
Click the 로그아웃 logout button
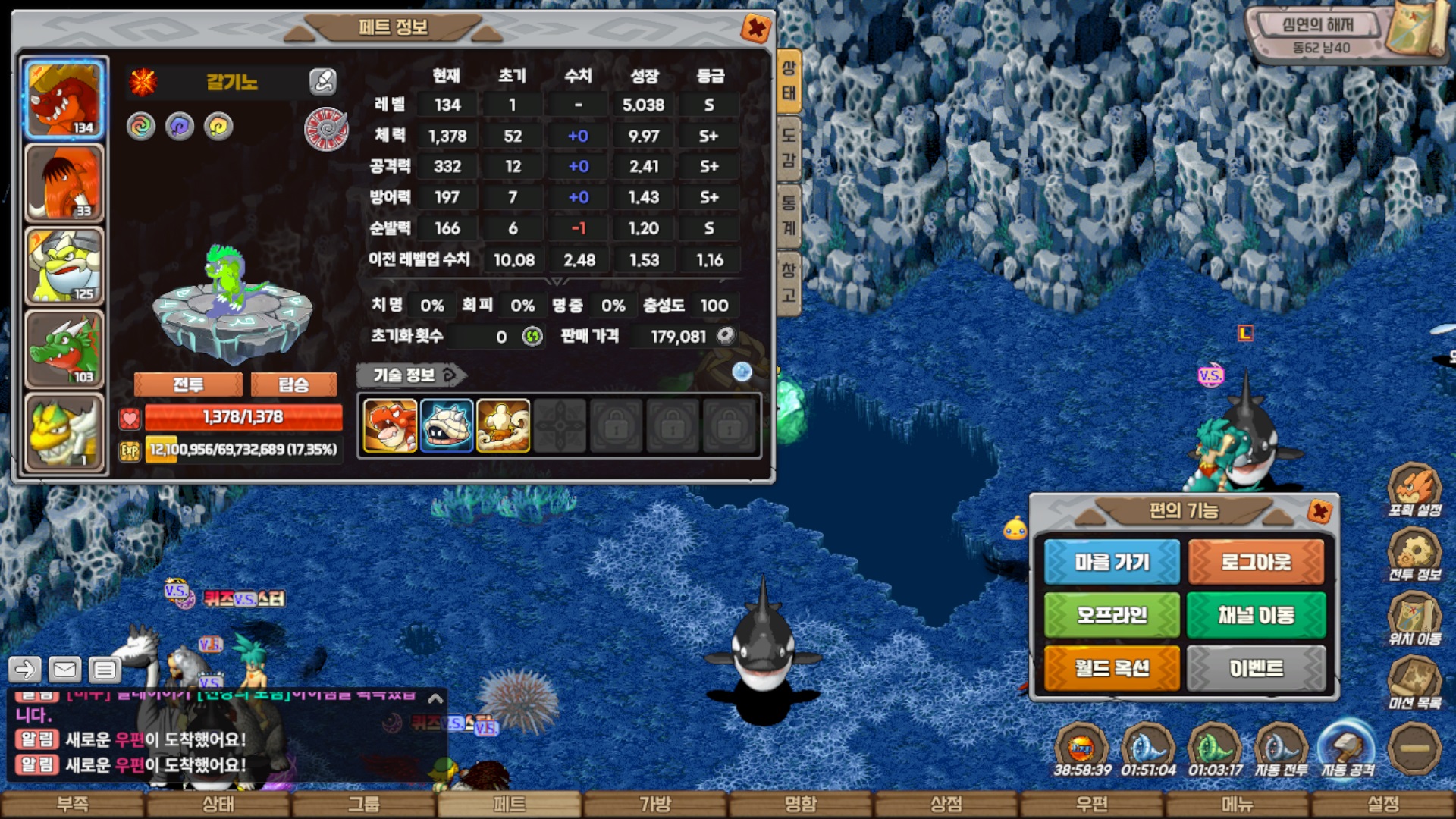click(1256, 562)
